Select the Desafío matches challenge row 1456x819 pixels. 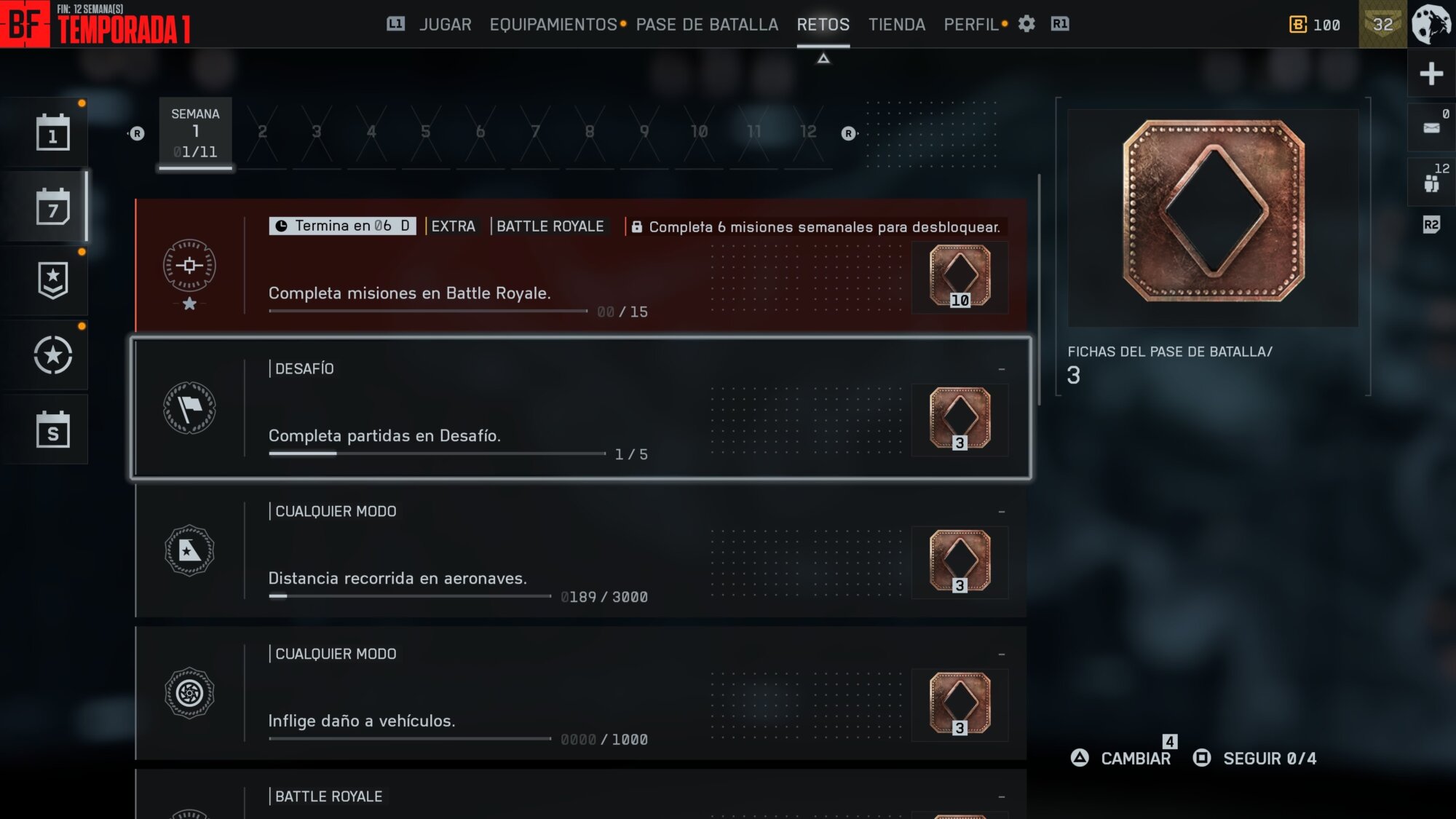click(580, 408)
